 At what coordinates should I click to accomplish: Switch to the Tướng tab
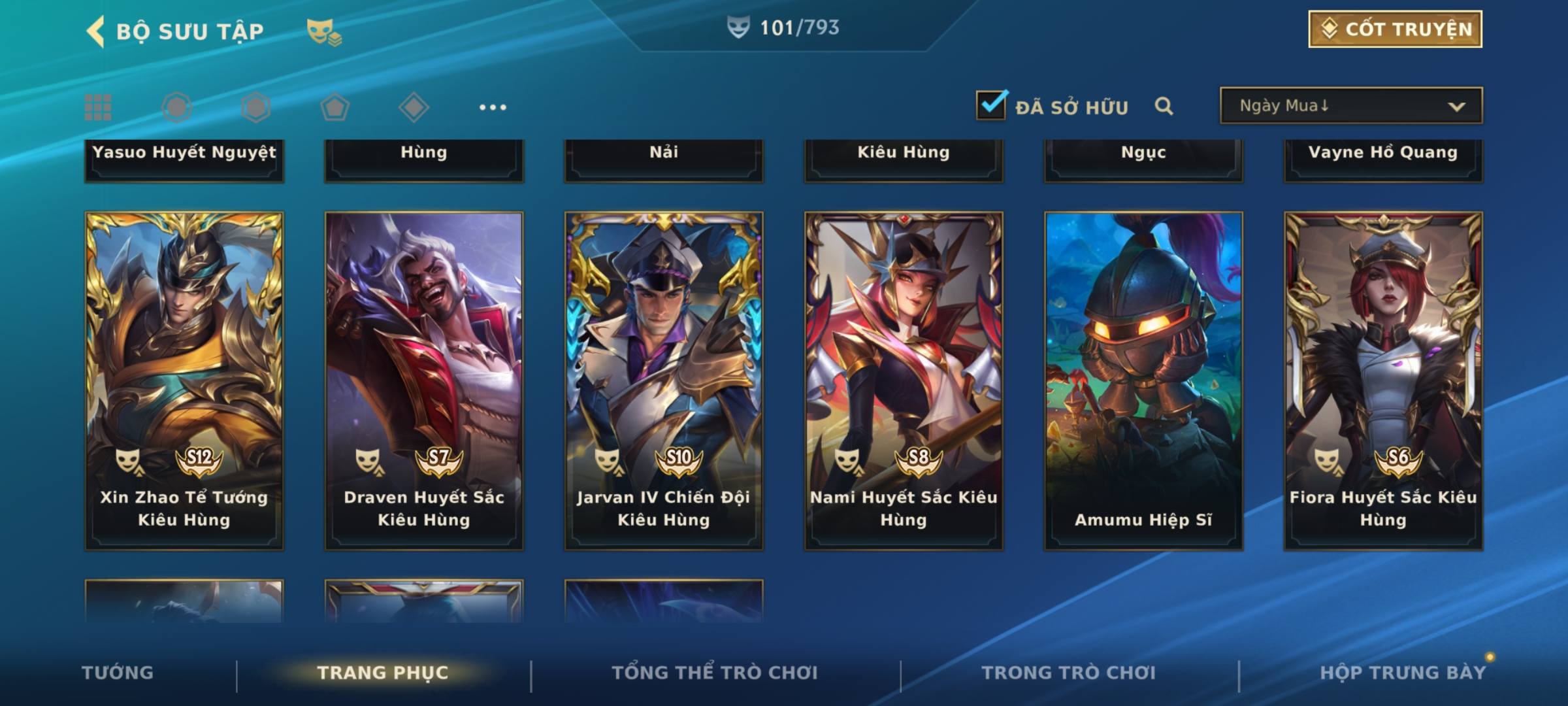tap(118, 673)
